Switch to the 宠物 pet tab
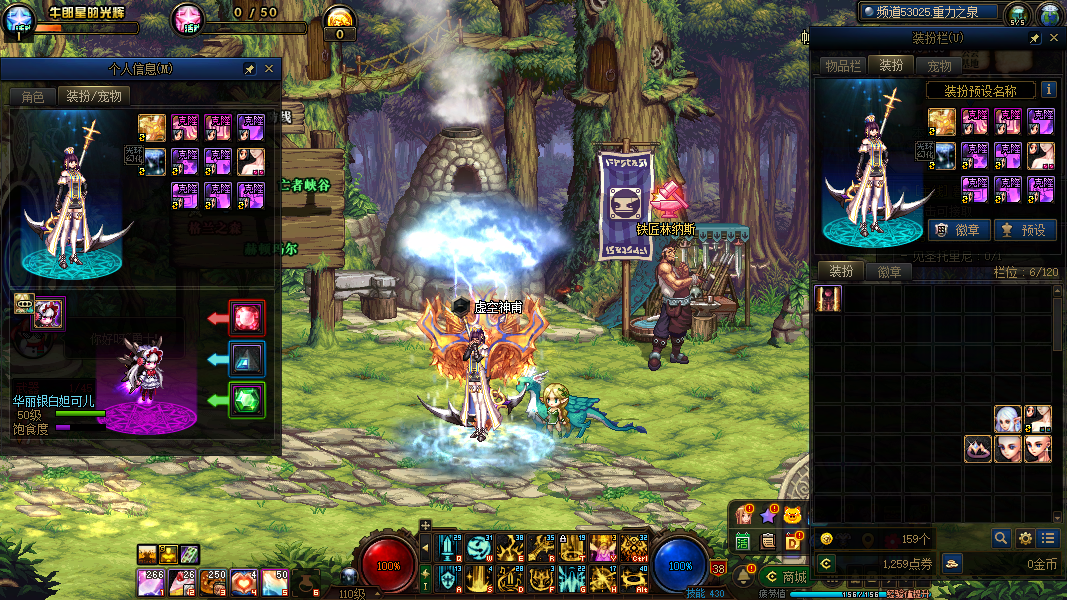The width and height of the screenshot is (1067, 600). tap(939, 66)
